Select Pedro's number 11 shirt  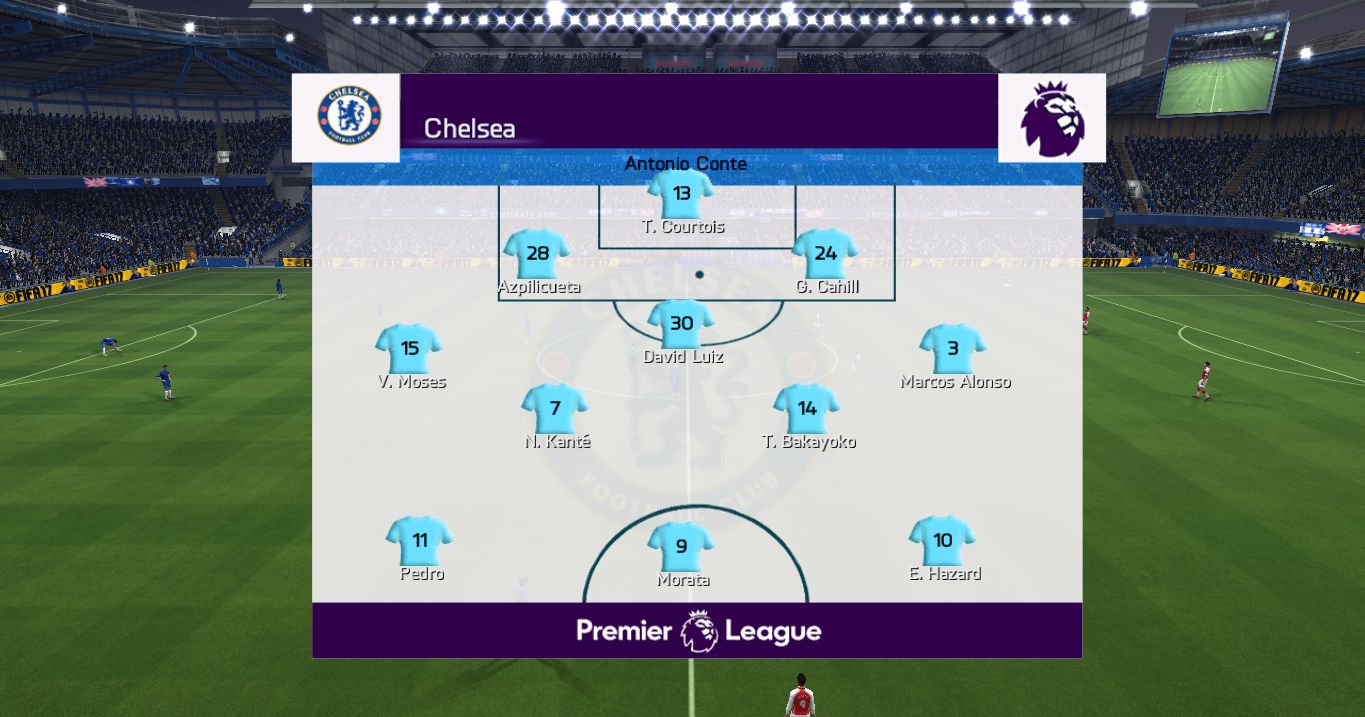420,541
